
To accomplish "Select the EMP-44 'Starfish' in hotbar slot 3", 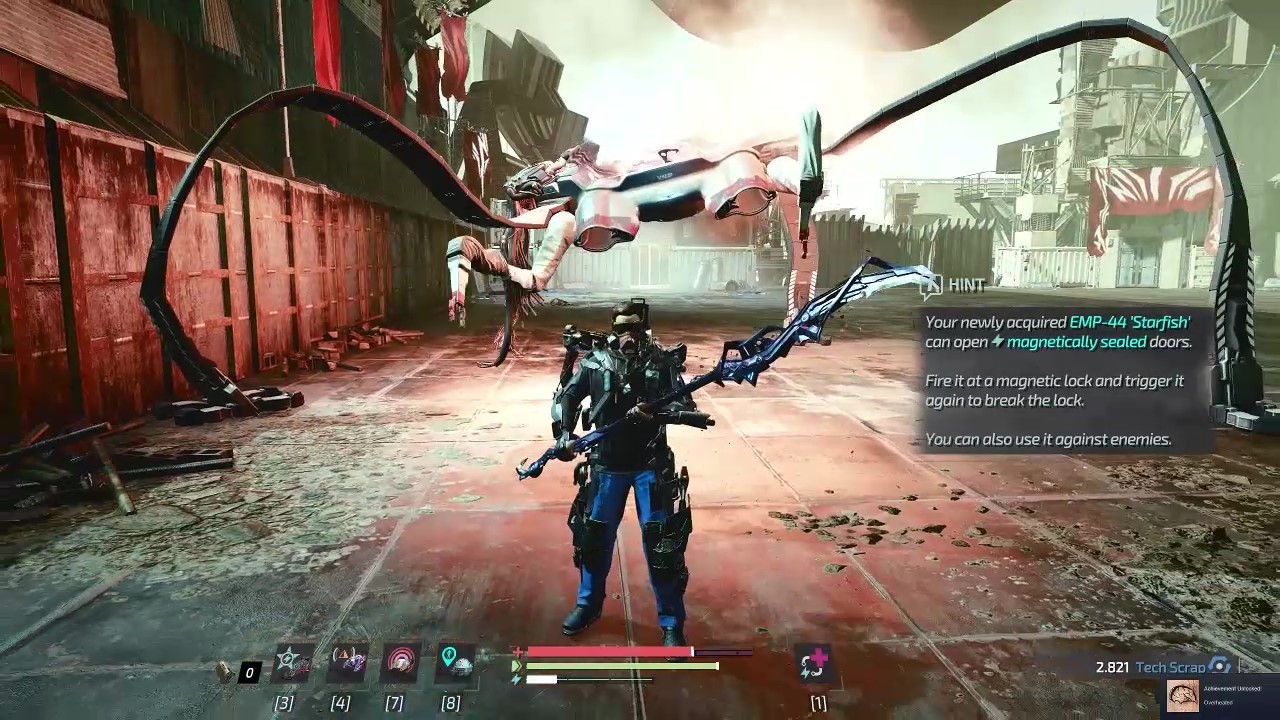I will click(290, 664).
